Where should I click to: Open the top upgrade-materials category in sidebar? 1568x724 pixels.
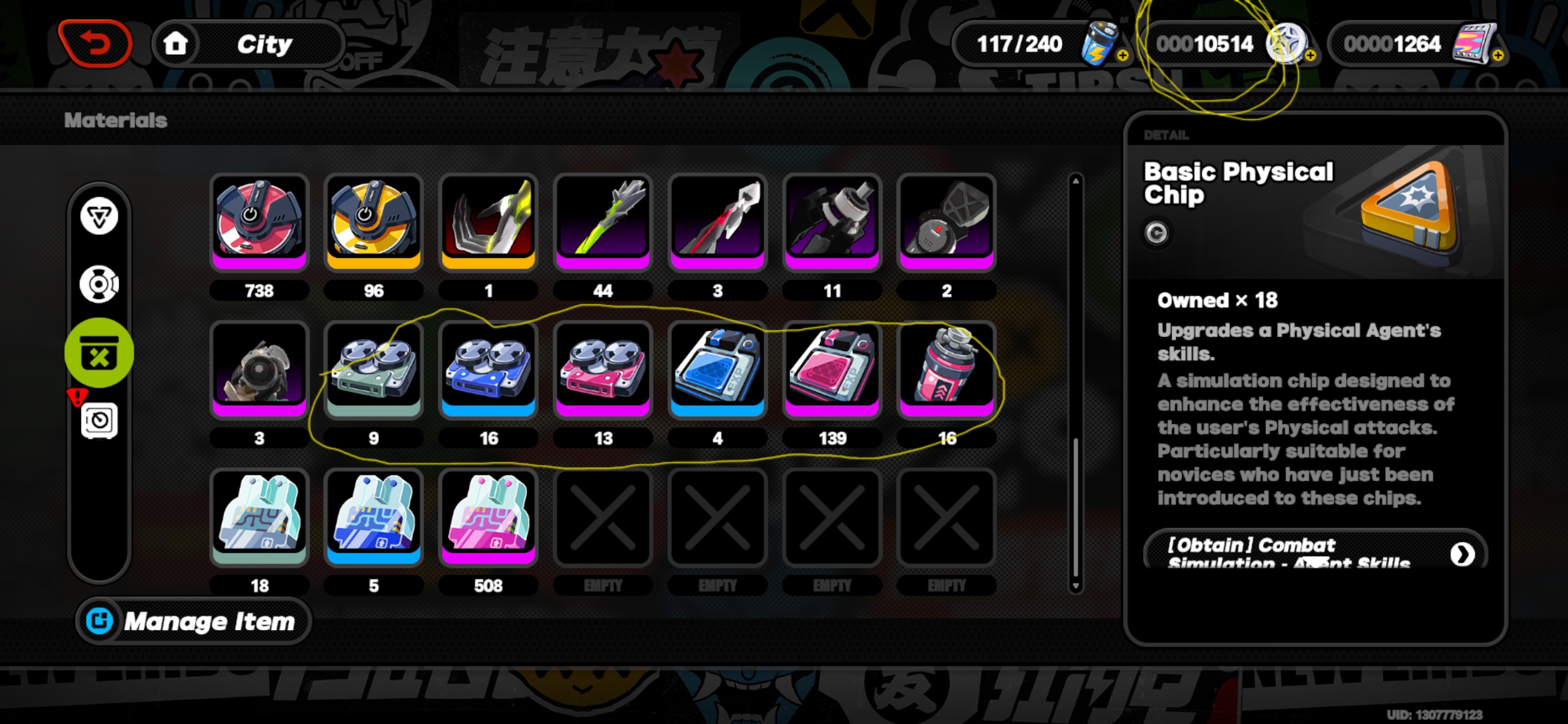pos(99,217)
